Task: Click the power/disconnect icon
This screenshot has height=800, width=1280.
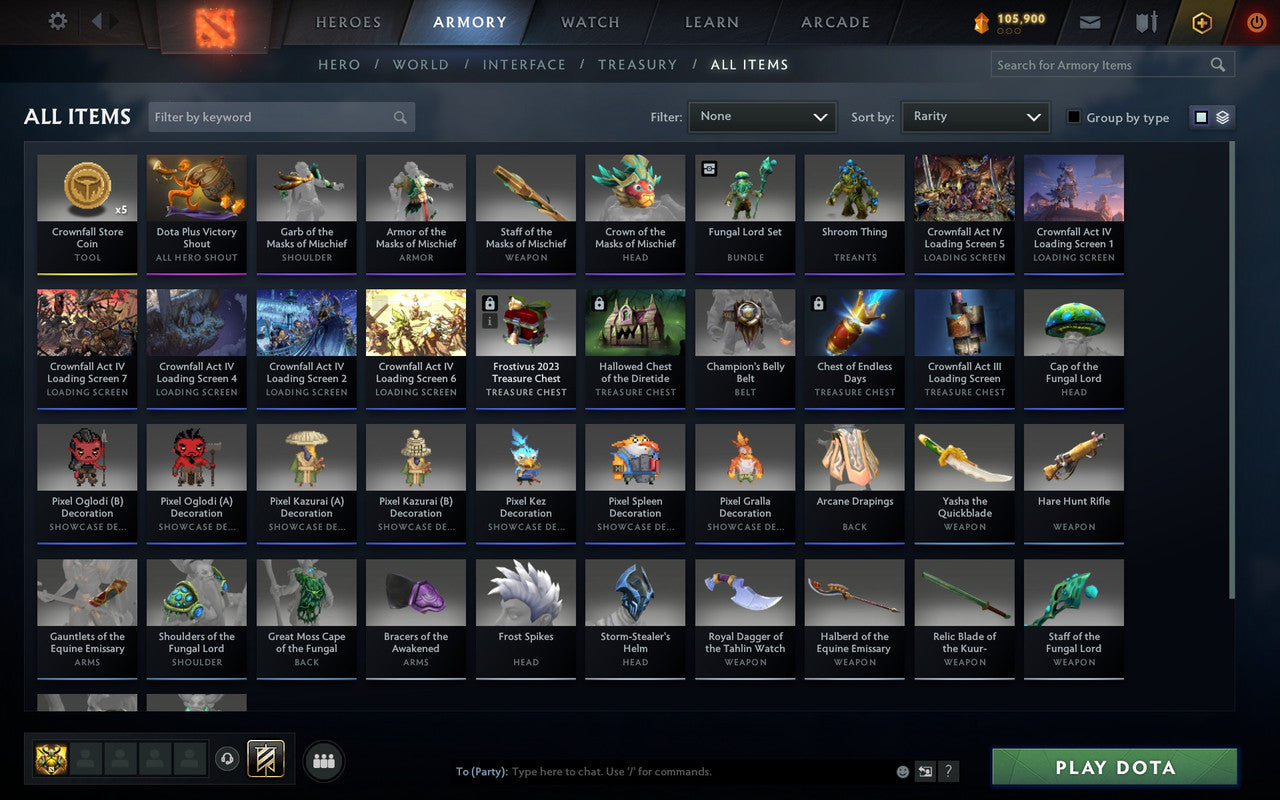Action: pos(1256,22)
